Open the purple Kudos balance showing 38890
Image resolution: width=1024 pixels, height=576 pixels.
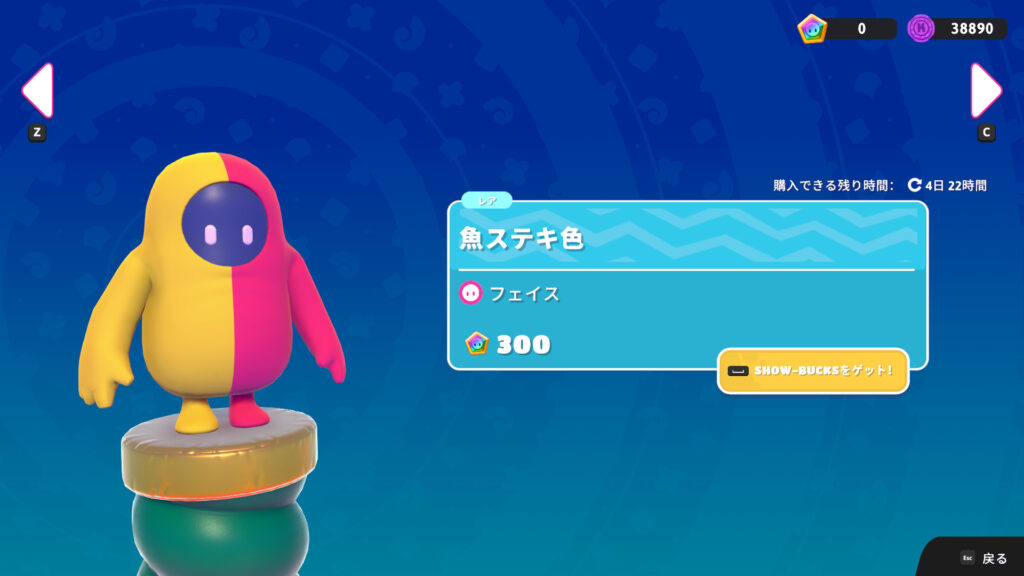pyautogui.click(x=957, y=28)
